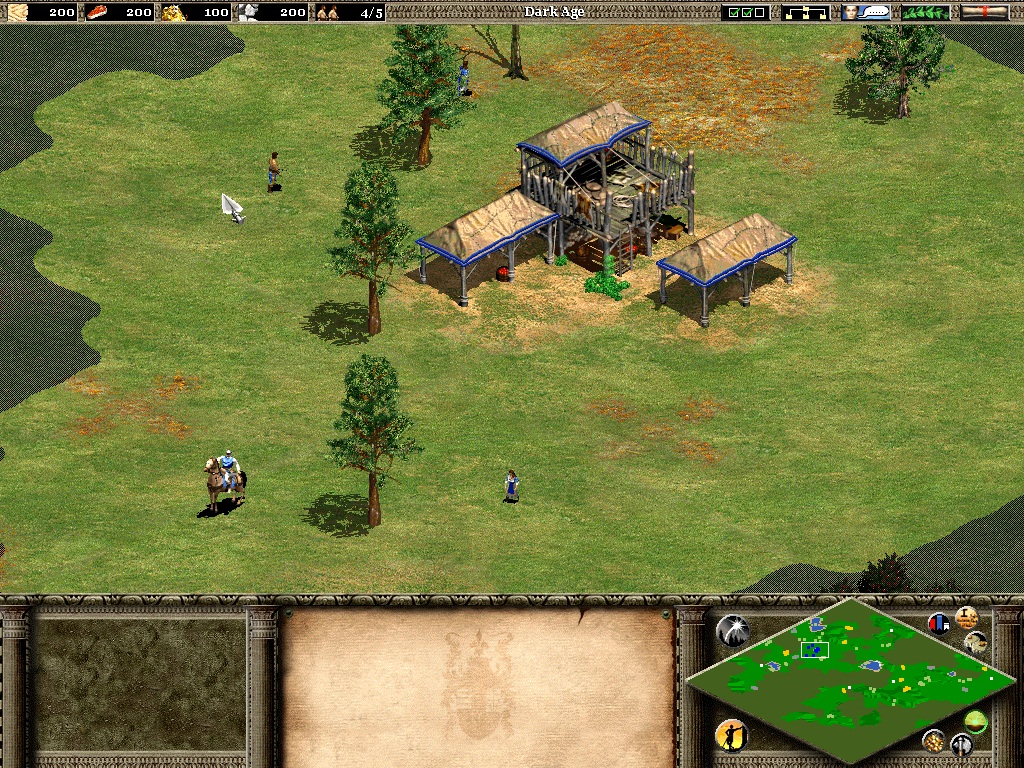Open the technology tree
The width and height of the screenshot is (1024, 768).
(x=805, y=12)
